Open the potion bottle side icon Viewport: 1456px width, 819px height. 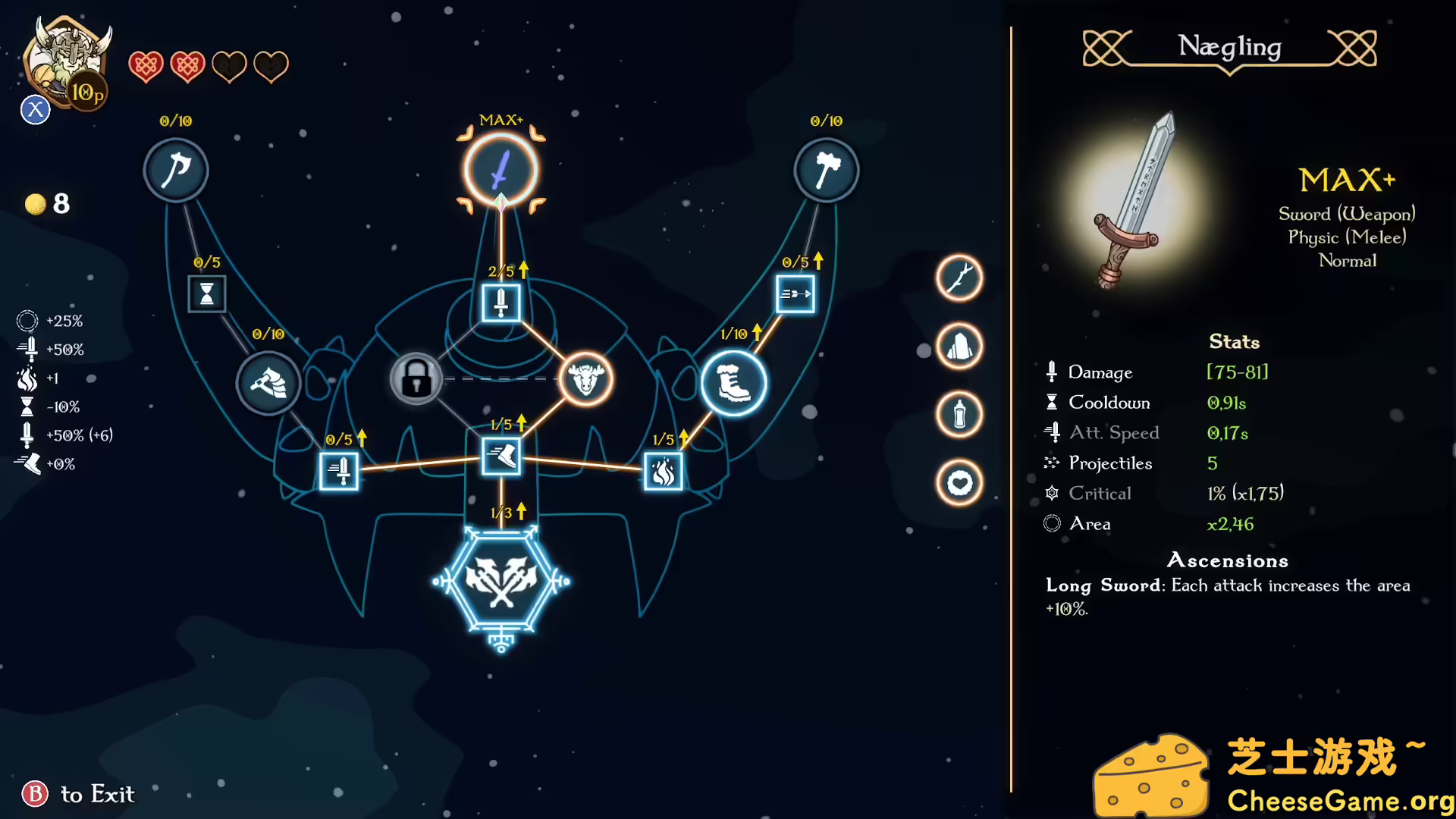point(959,415)
